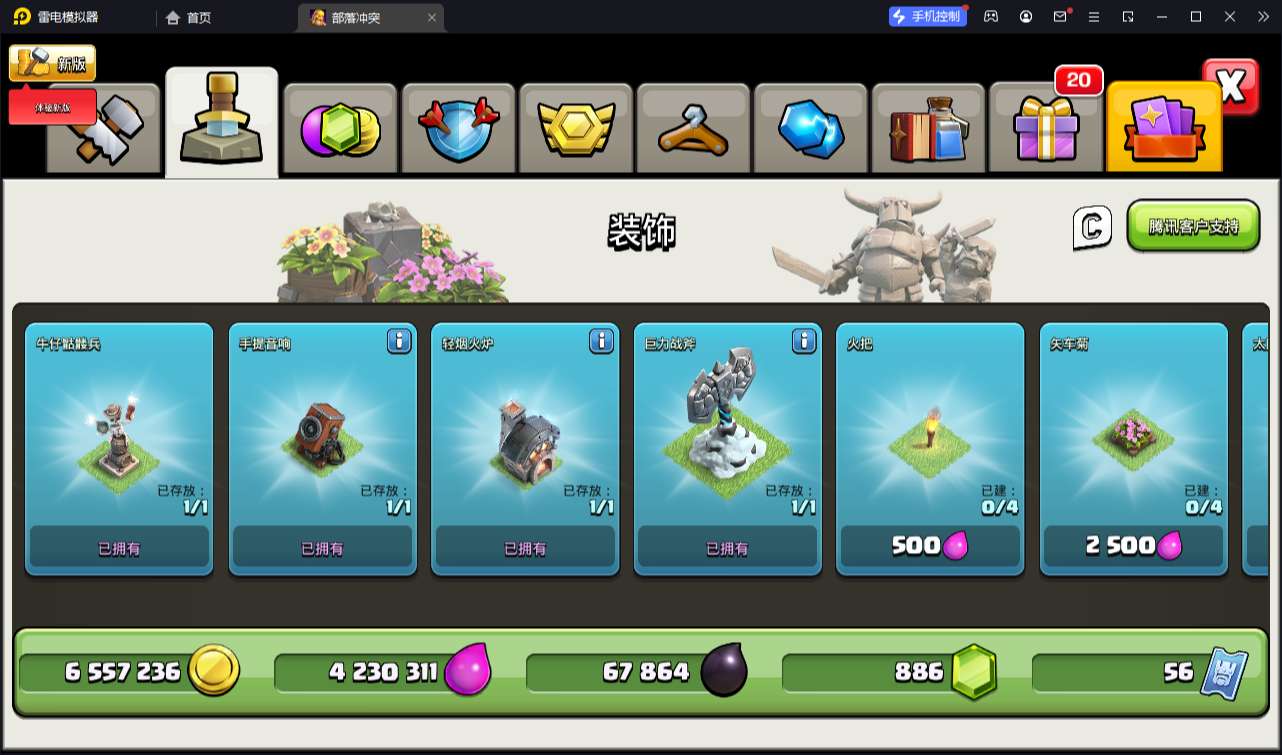Buy the 火把 torch for 500 elixir
The width and height of the screenshot is (1282, 755).
coord(930,546)
